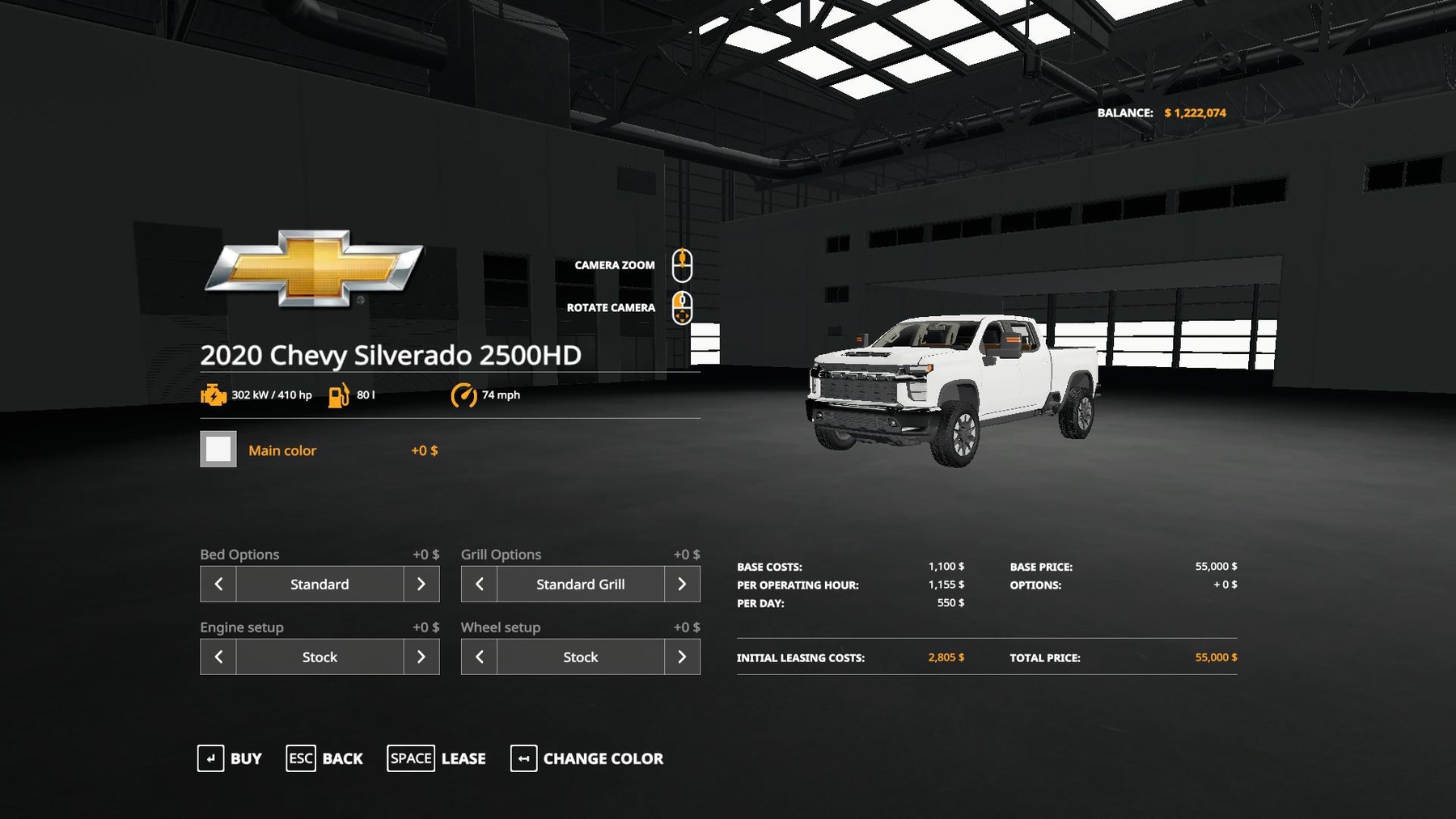Advance to next Grill Options choice

click(x=682, y=584)
